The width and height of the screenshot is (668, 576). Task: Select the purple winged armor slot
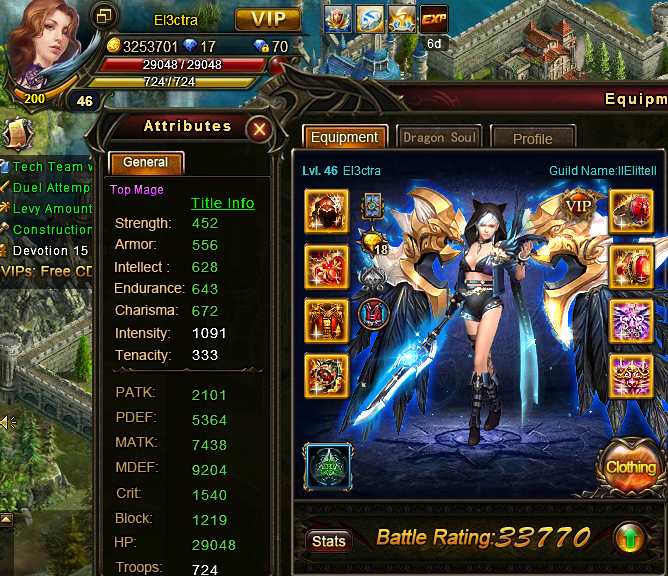point(631,321)
